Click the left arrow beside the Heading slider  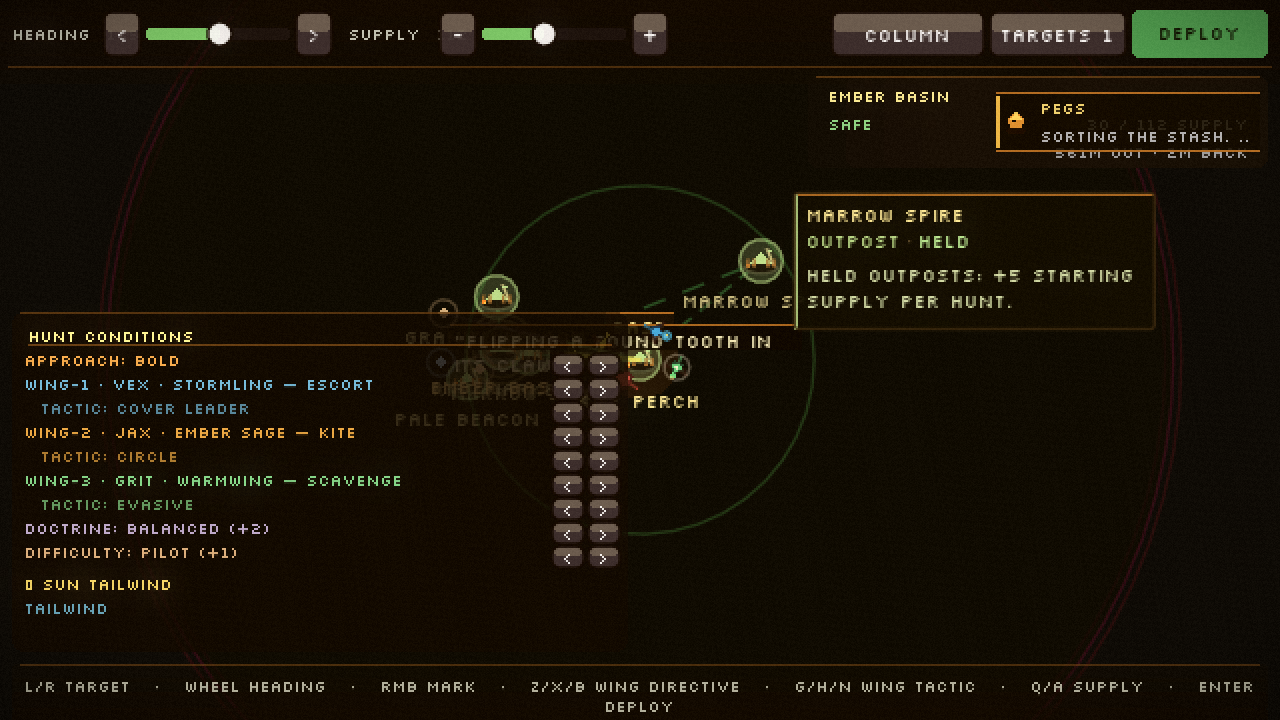click(121, 34)
